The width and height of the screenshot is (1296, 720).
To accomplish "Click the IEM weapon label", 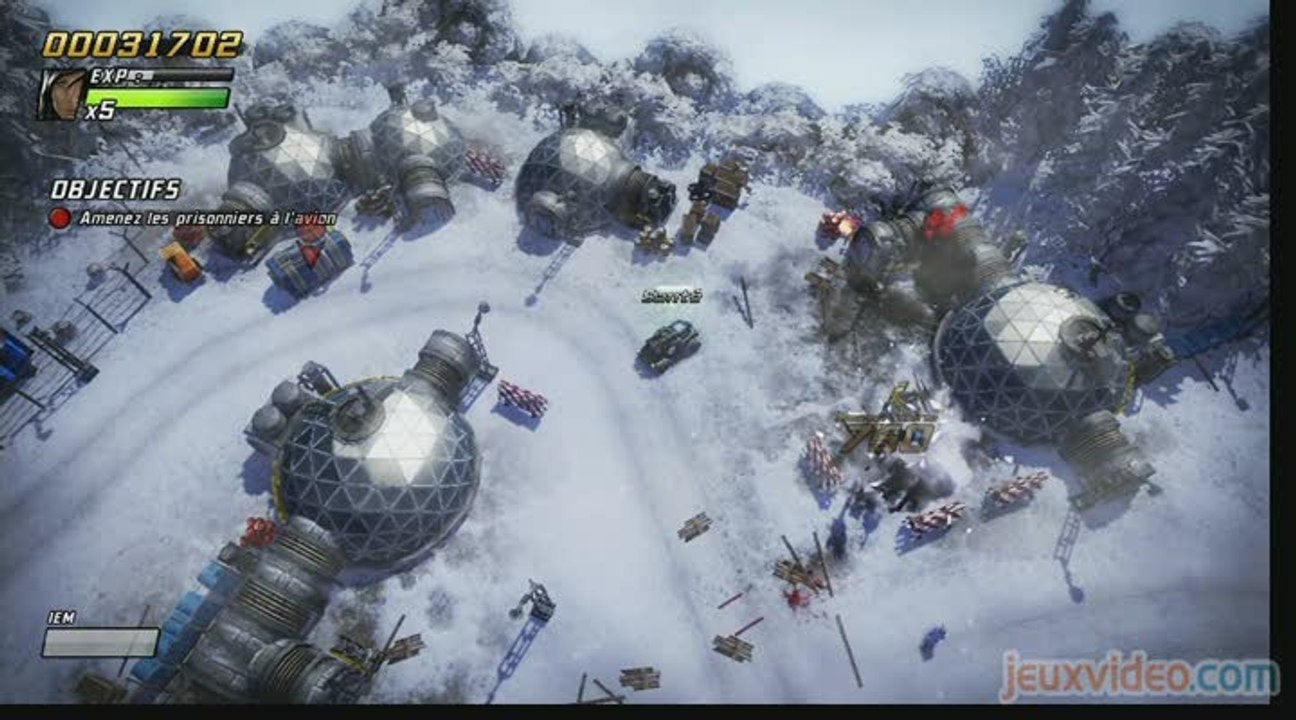I will [x=63, y=618].
